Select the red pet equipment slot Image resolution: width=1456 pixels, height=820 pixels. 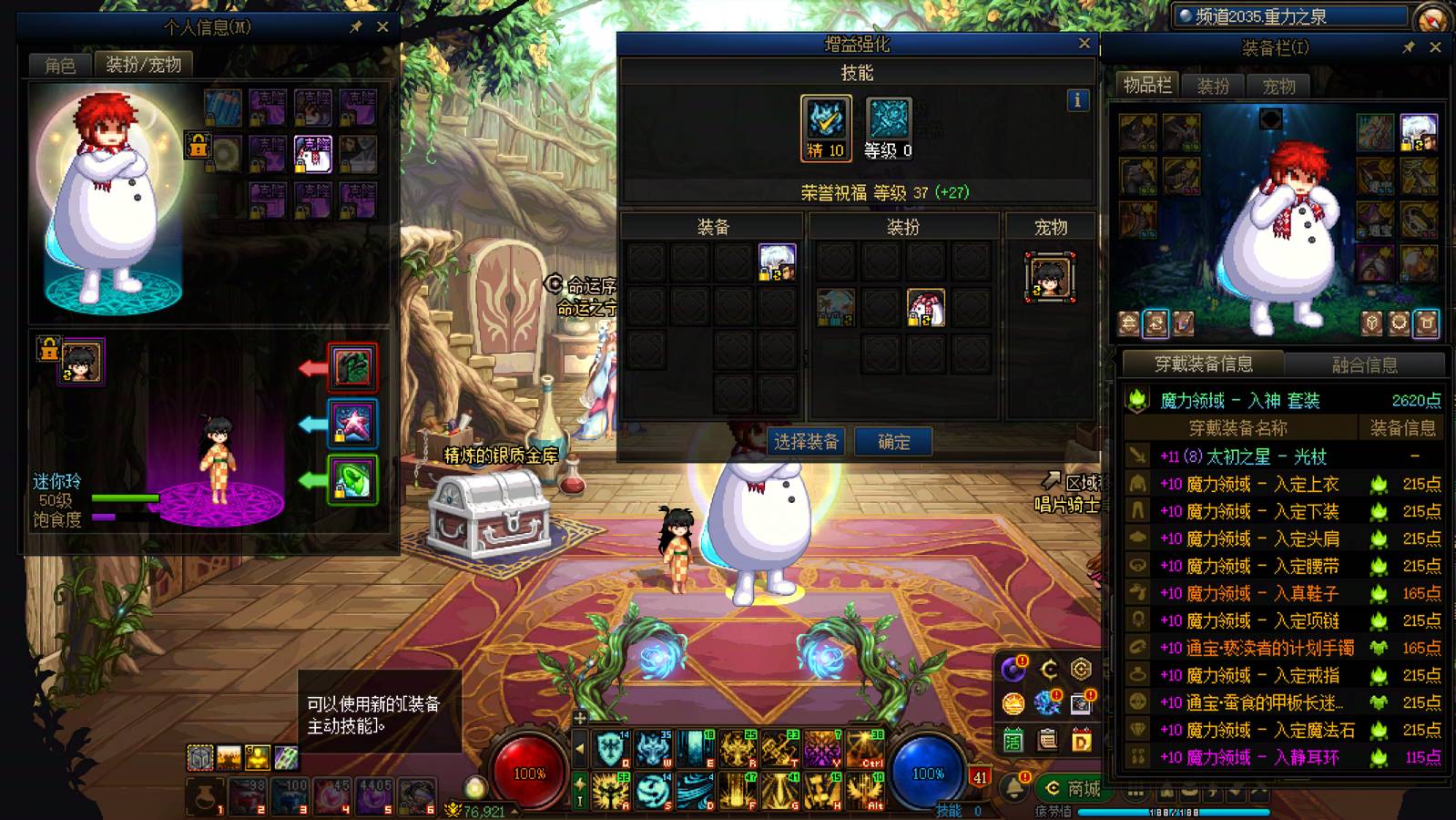click(x=352, y=367)
